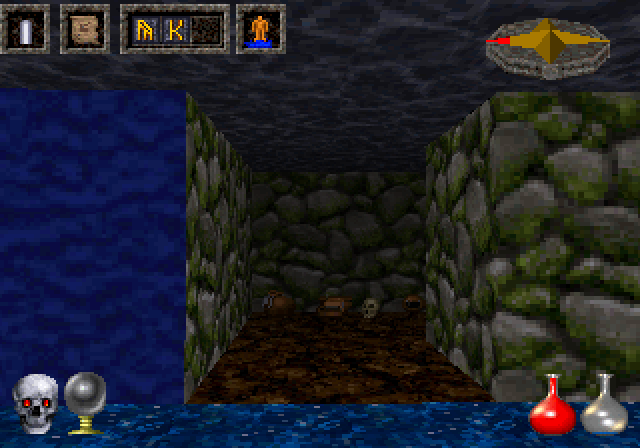The height and width of the screenshot is (448, 640).
Task: Activate the grey crystal ball orb
Action: pos(84,402)
